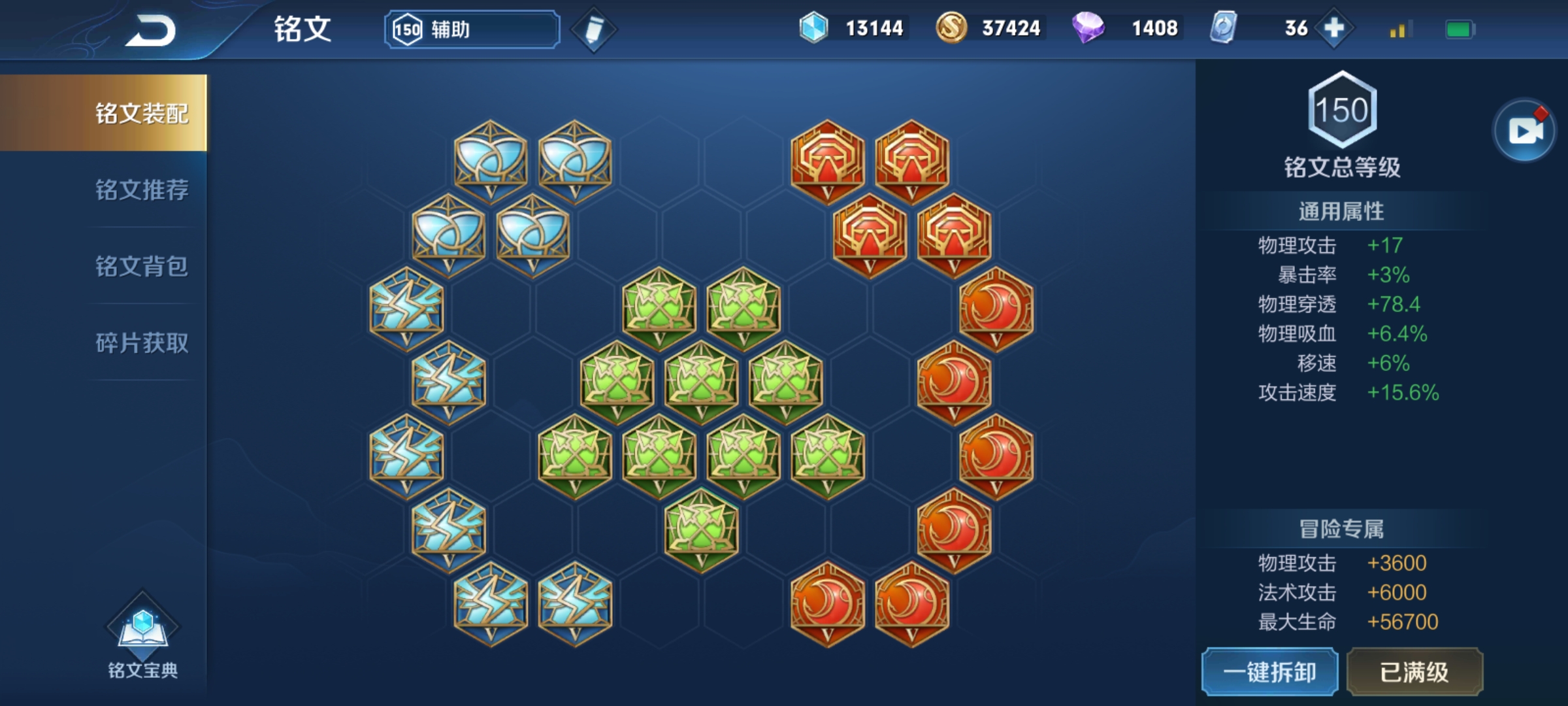This screenshot has height=706, width=1568.
Task: Open the 铭文推荐 tab
Action: pyautogui.click(x=141, y=190)
